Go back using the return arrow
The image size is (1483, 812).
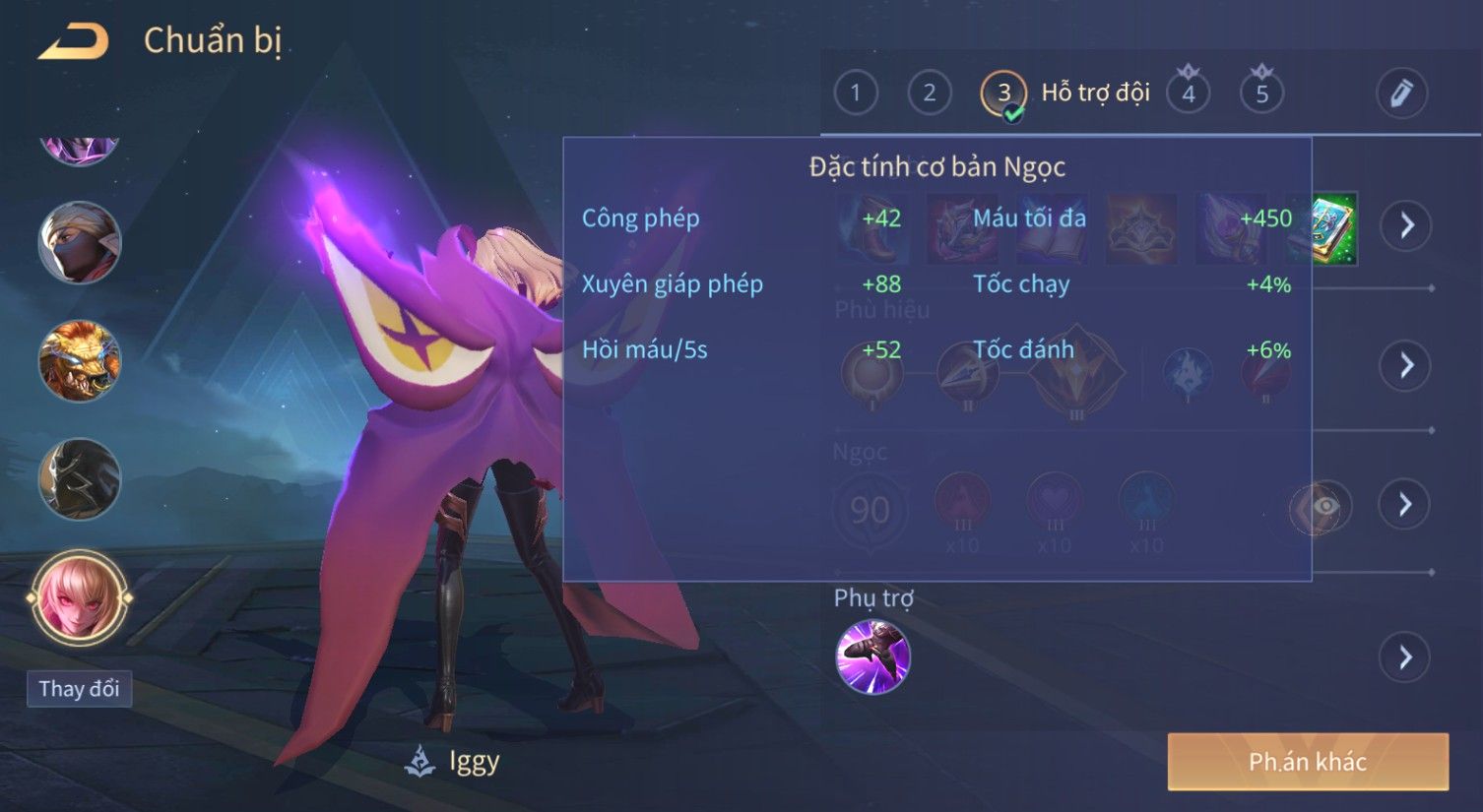[x=74, y=41]
